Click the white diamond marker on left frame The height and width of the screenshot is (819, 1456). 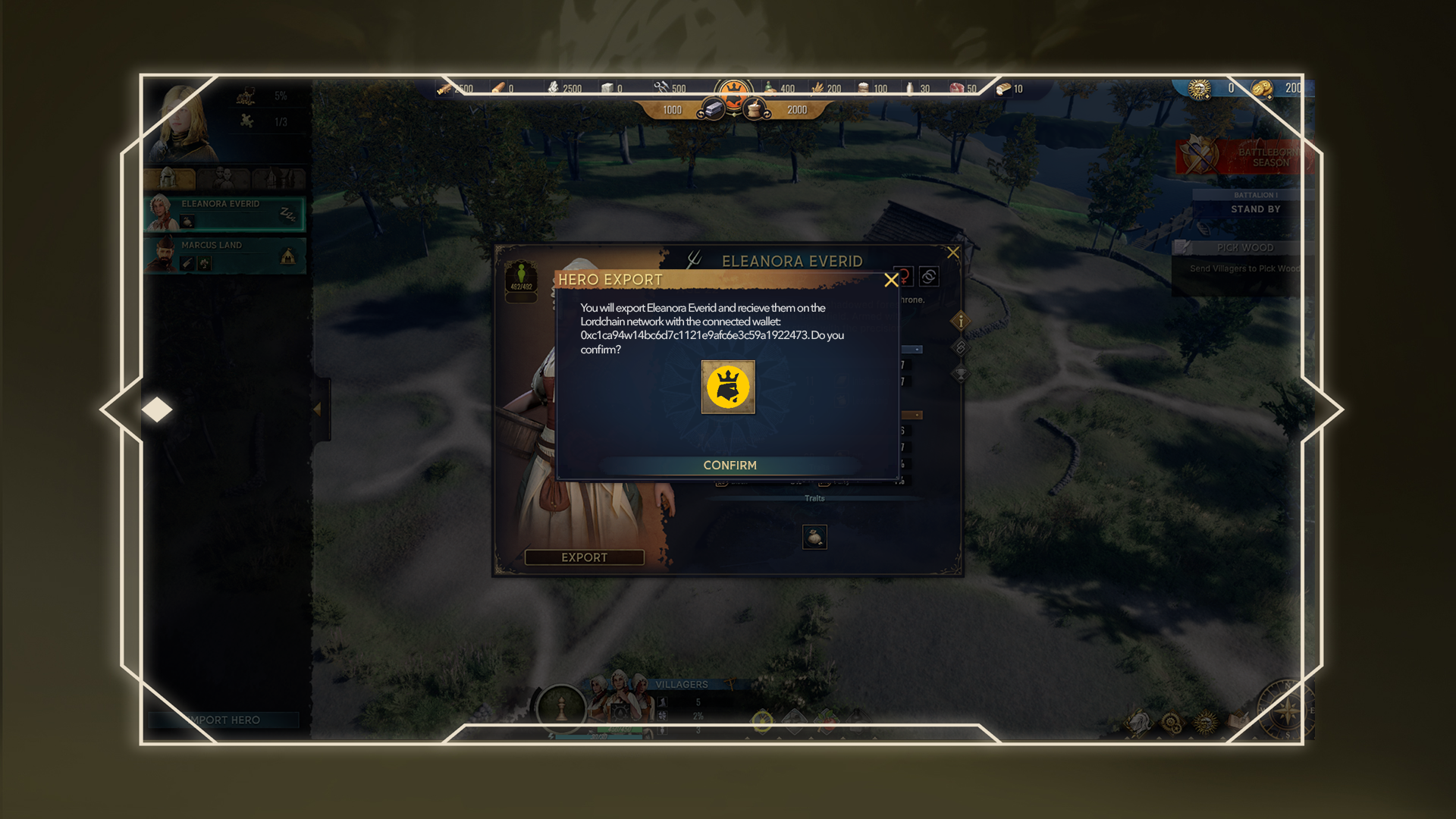point(157,409)
